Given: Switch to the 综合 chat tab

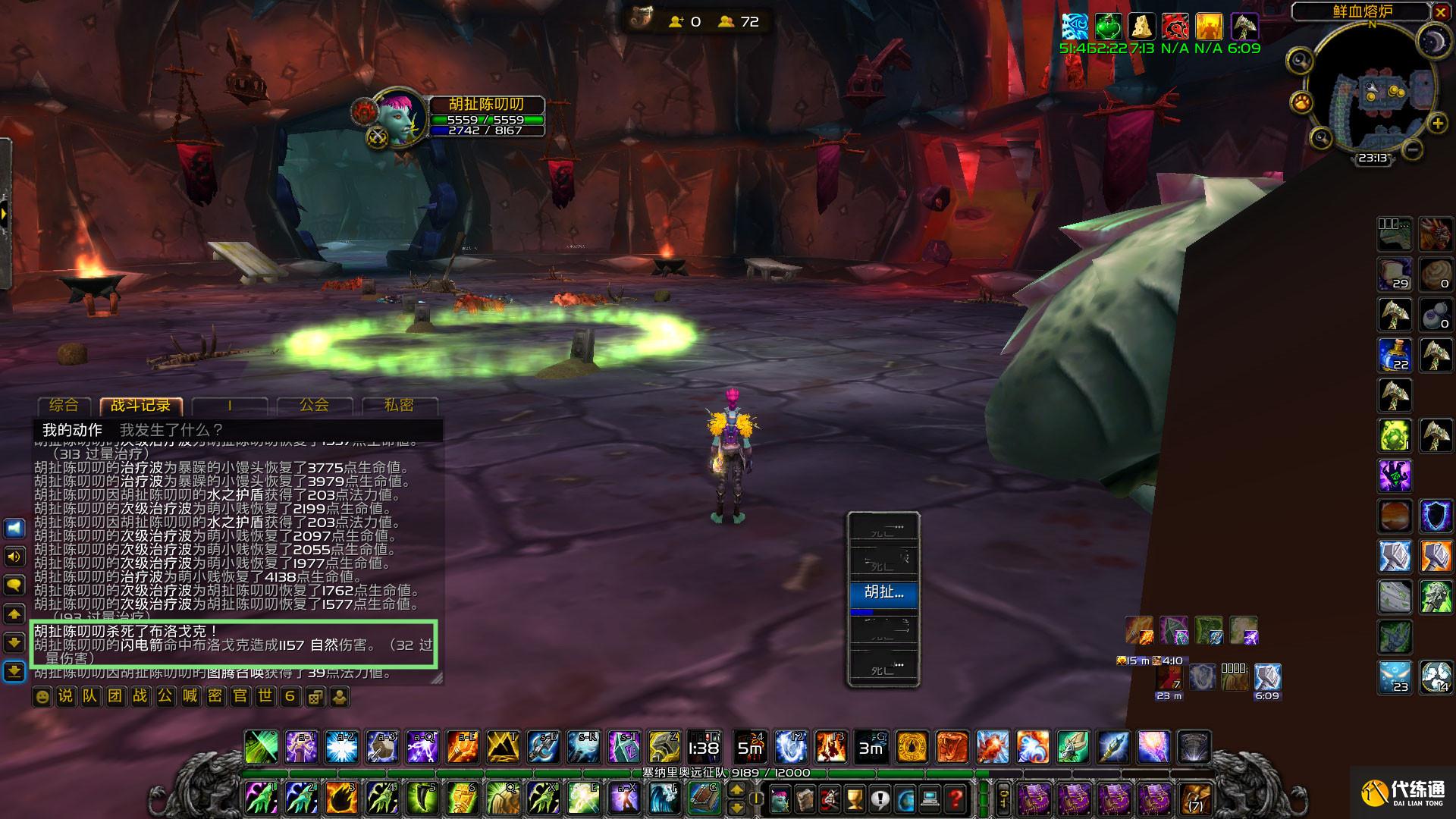Looking at the screenshot, I should point(64,406).
